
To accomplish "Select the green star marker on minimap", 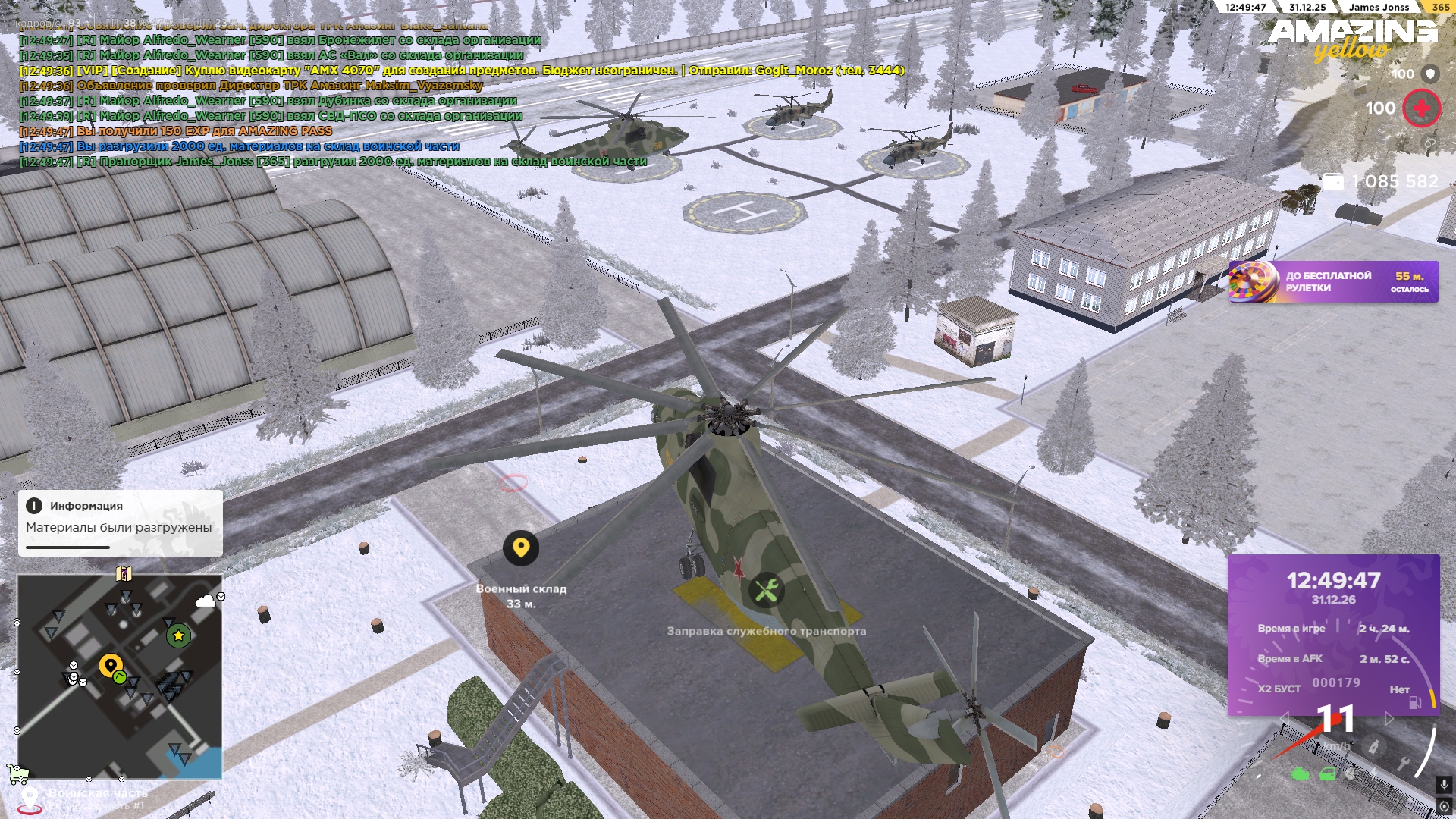I will tap(178, 635).
